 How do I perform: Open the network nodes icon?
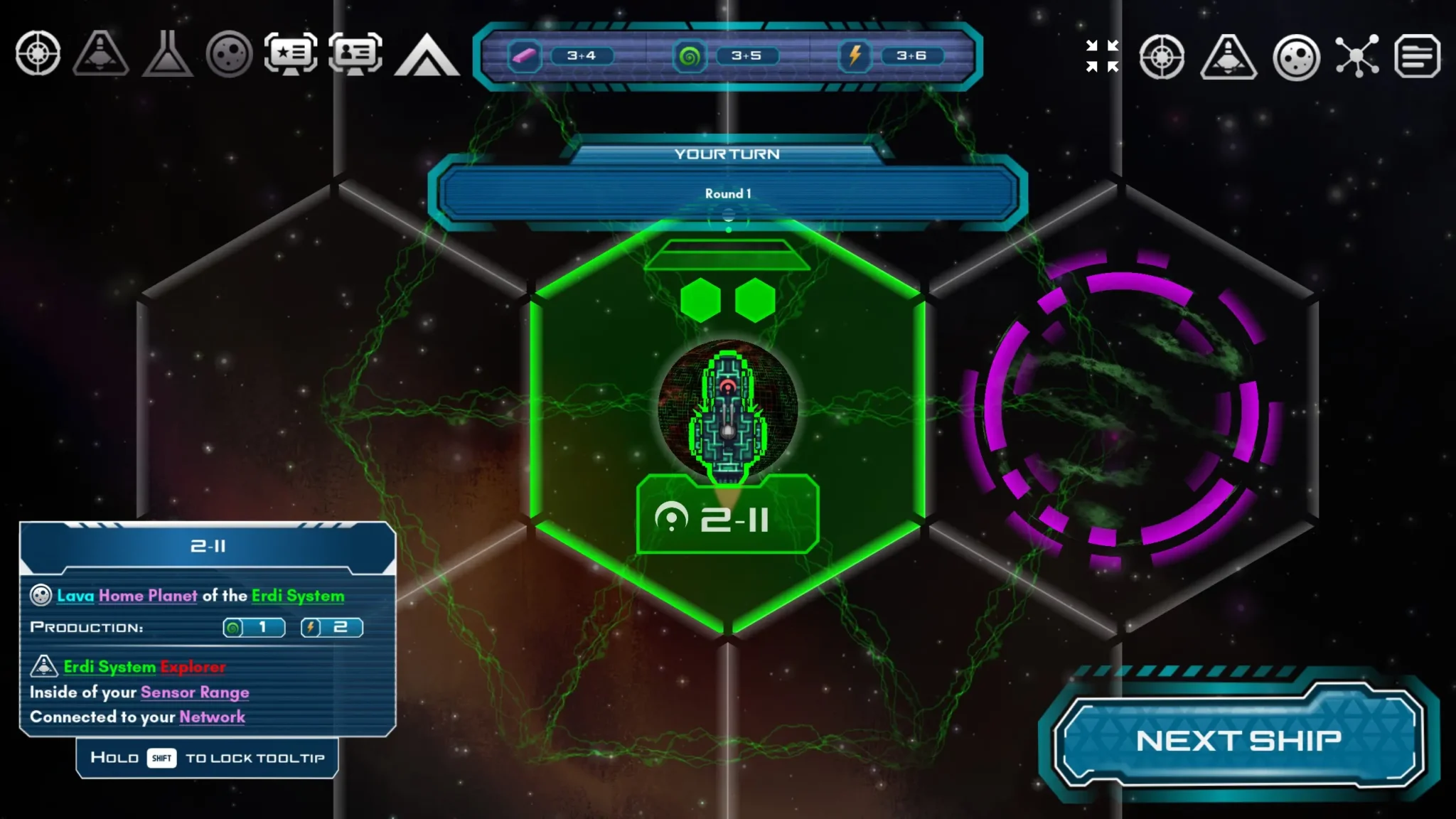pyautogui.click(x=1356, y=55)
